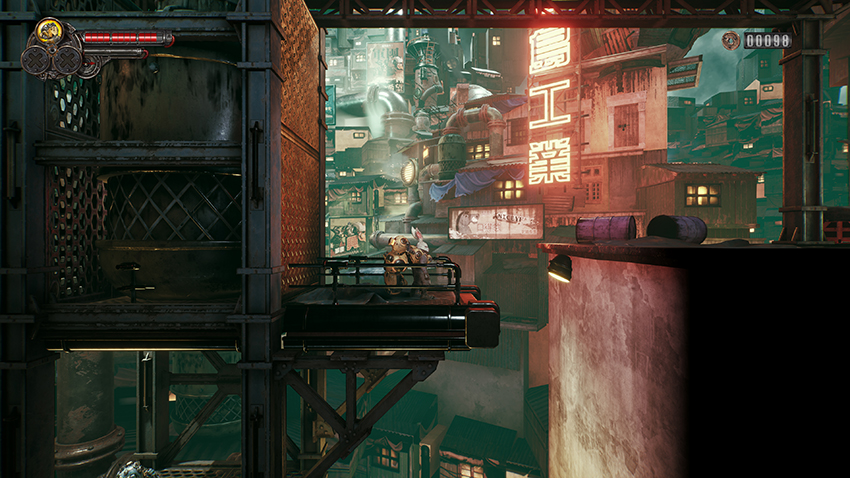Click the copper coin currency icon
The image size is (850, 478).
click(731, 41)
